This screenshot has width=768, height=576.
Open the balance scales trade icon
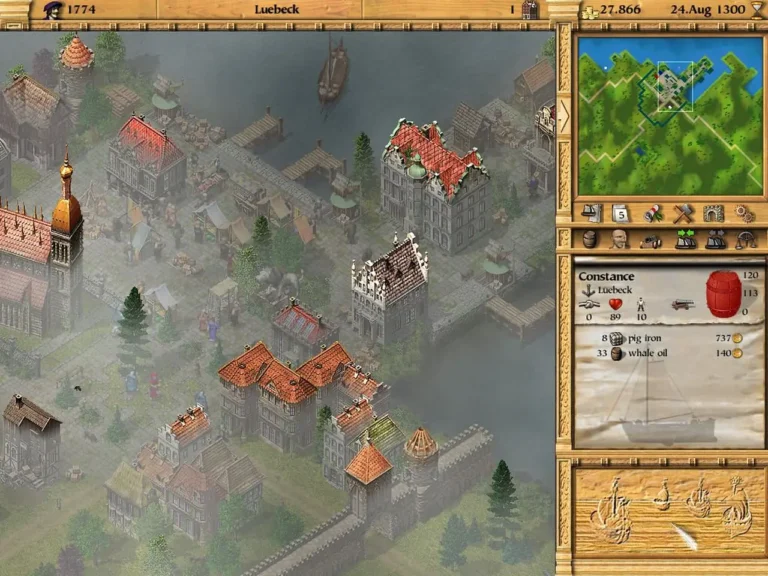pyautogui.click(x=744, y=240)
